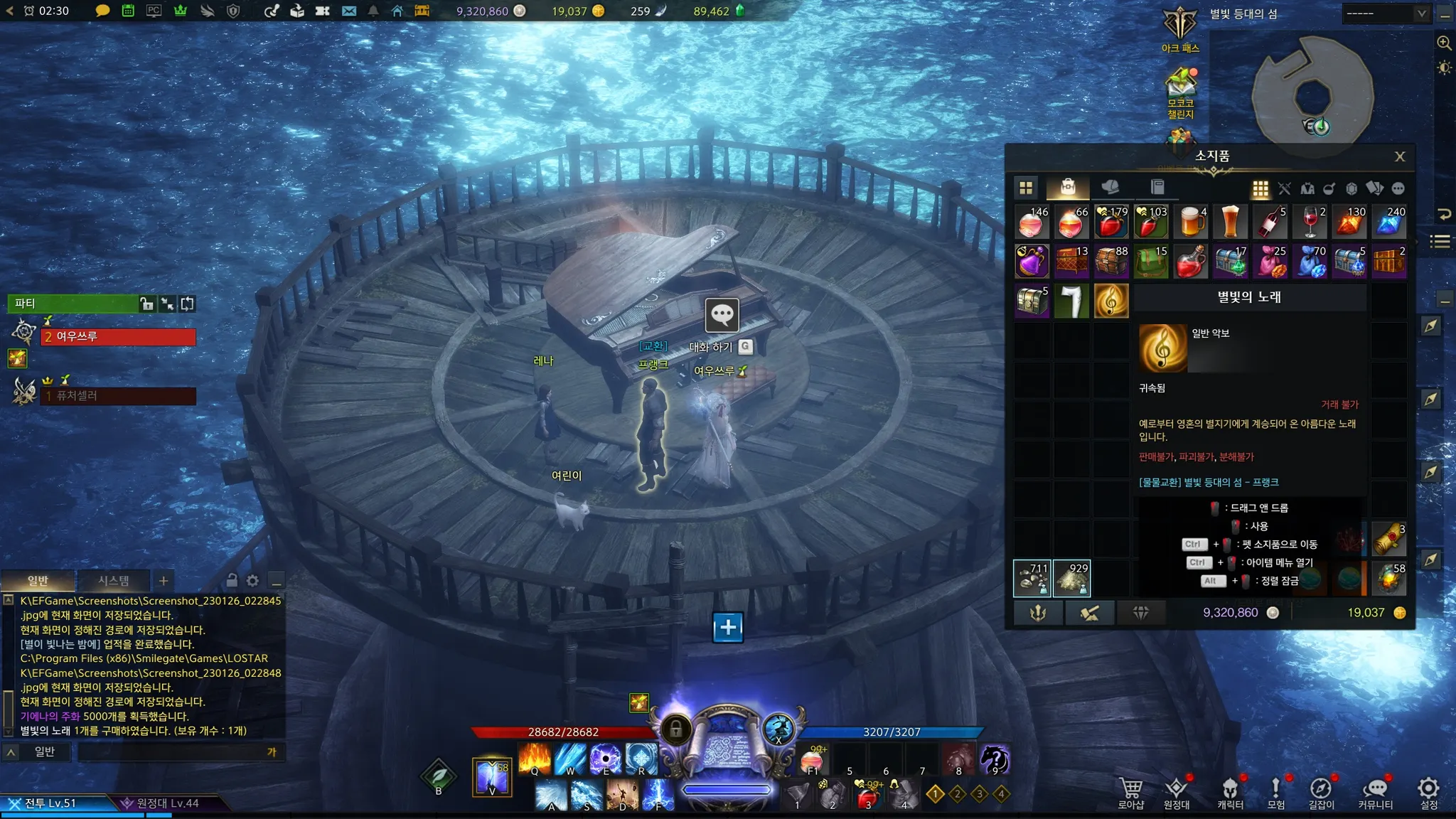Open the 설정 settings menu
The height and width of the screenshot is (819, 1456).
tap(1428, 792)
